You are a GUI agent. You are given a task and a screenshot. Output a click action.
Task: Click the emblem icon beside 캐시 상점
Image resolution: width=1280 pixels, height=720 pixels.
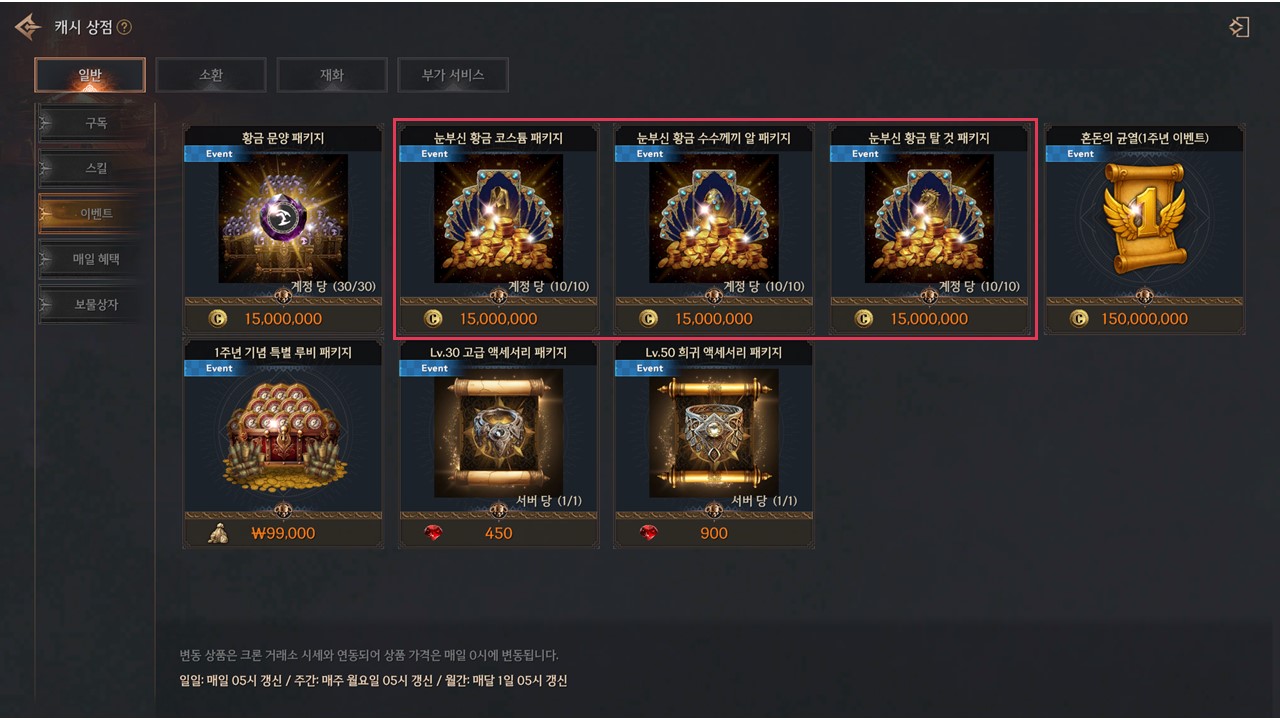28,27
